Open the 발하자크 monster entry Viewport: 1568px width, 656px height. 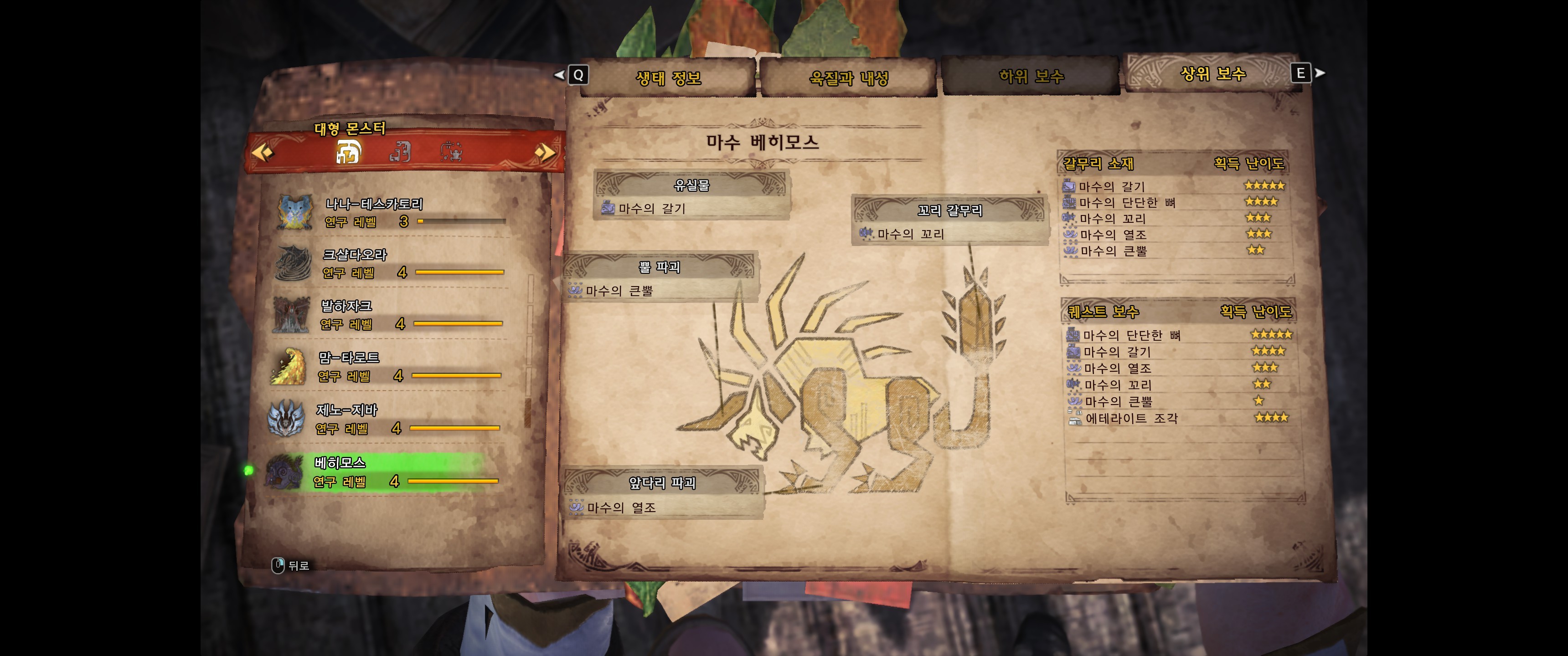390,315
